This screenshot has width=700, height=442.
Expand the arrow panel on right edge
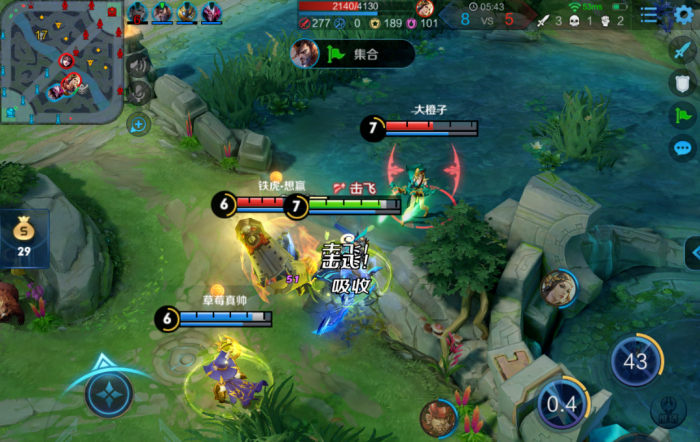pyautogui.click(x=692, y=251)
